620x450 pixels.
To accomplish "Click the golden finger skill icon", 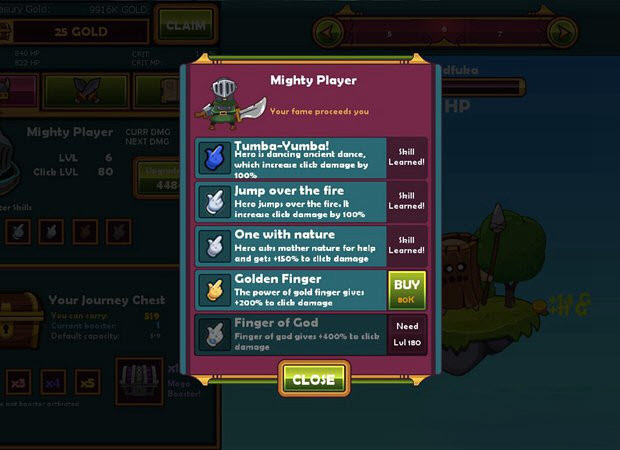I will (213, 291).
